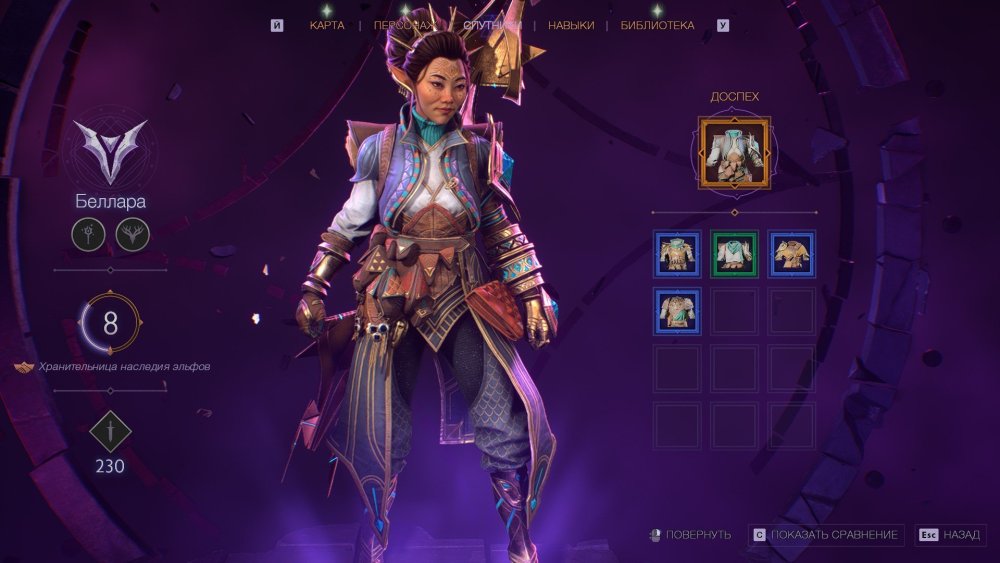1000x563 pixels.
Task: Select the Спутники tab
Action: pos(492,25)
